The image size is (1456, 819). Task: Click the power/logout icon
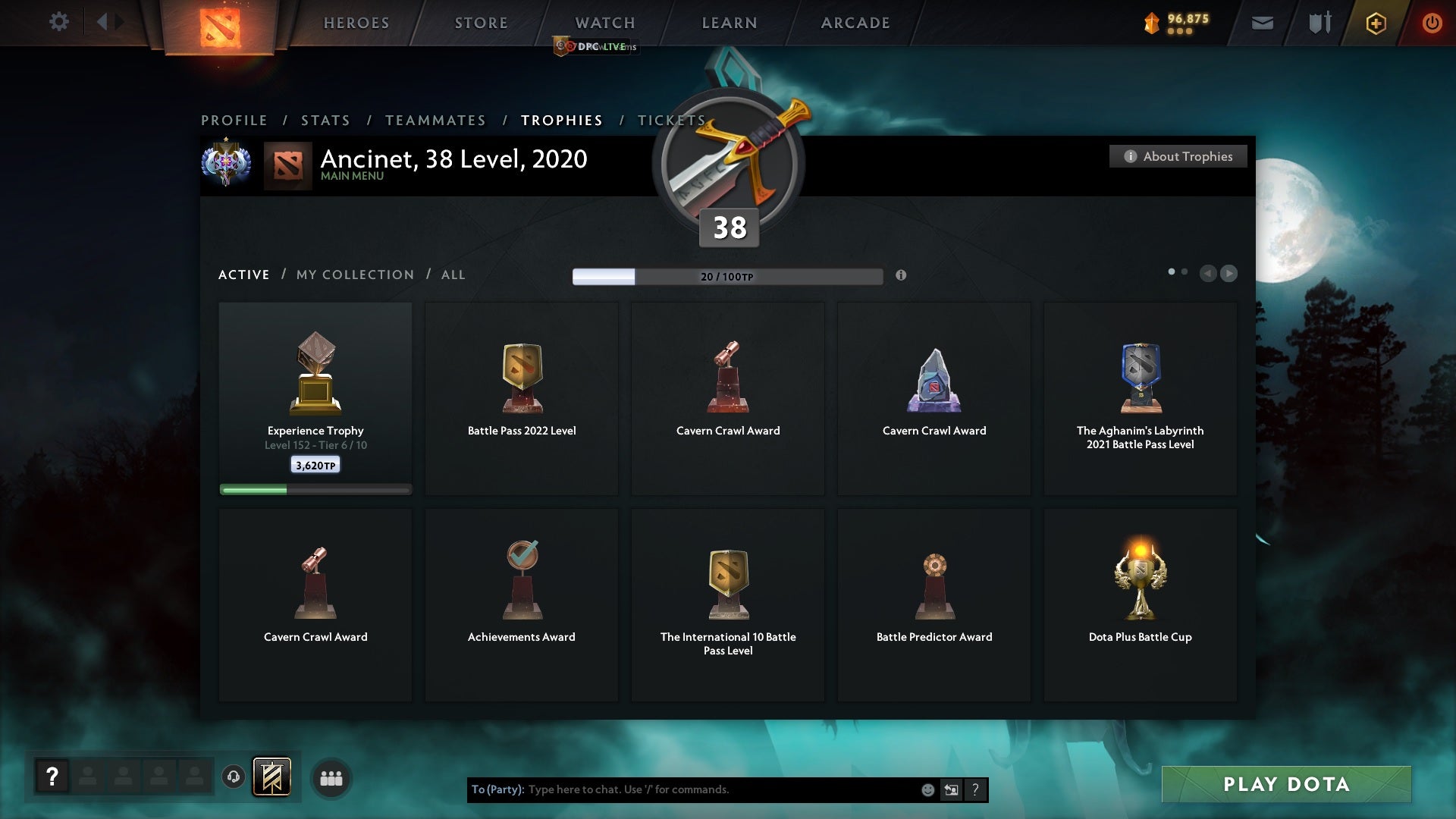1432,23
